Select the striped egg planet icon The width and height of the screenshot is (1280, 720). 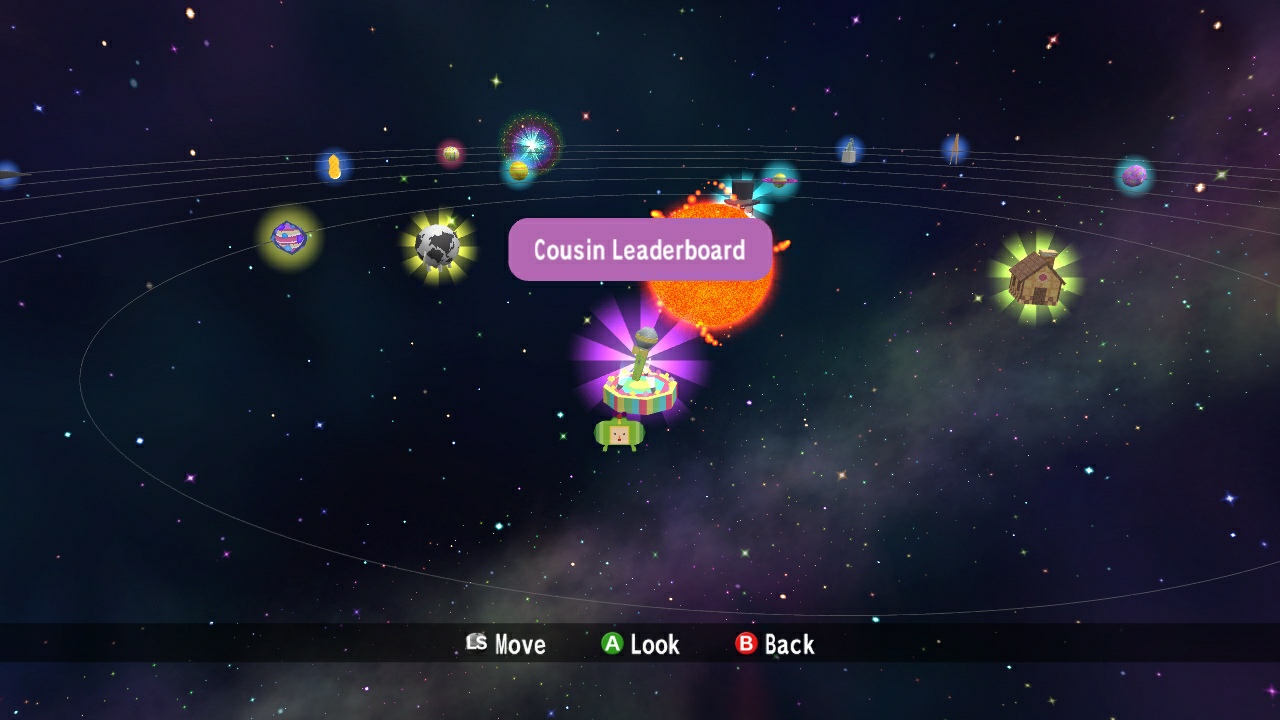(x=289, y=237)
